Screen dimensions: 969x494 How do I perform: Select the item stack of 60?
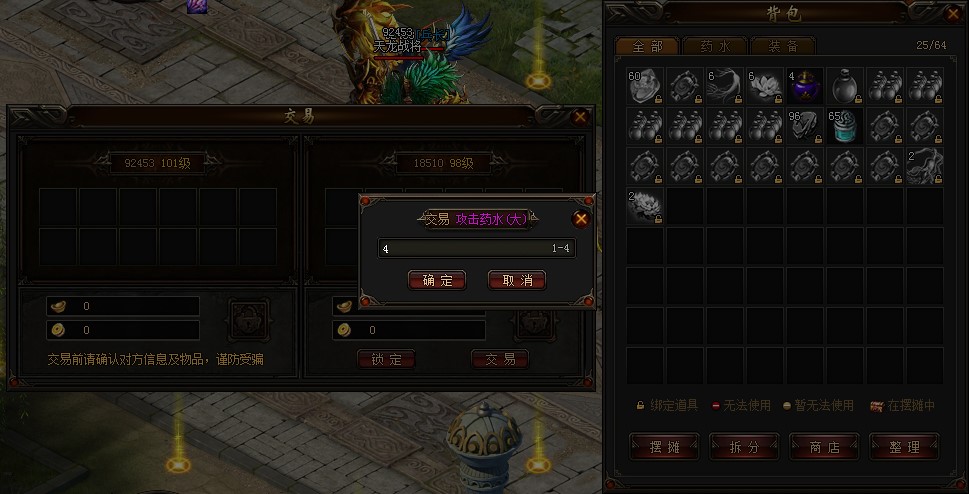point(646,86)
